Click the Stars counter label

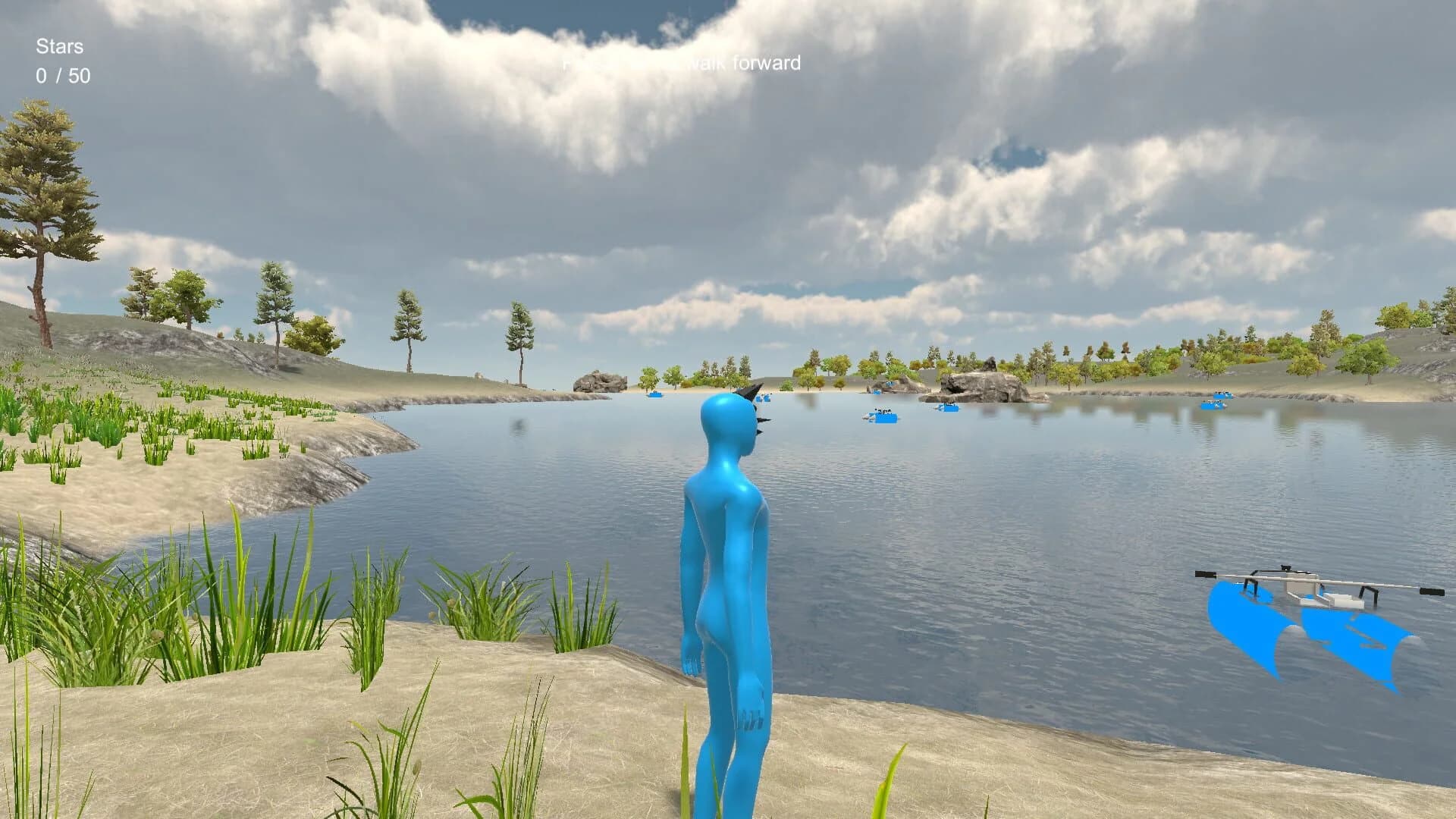pyautogui.click(x=59, y=46)
